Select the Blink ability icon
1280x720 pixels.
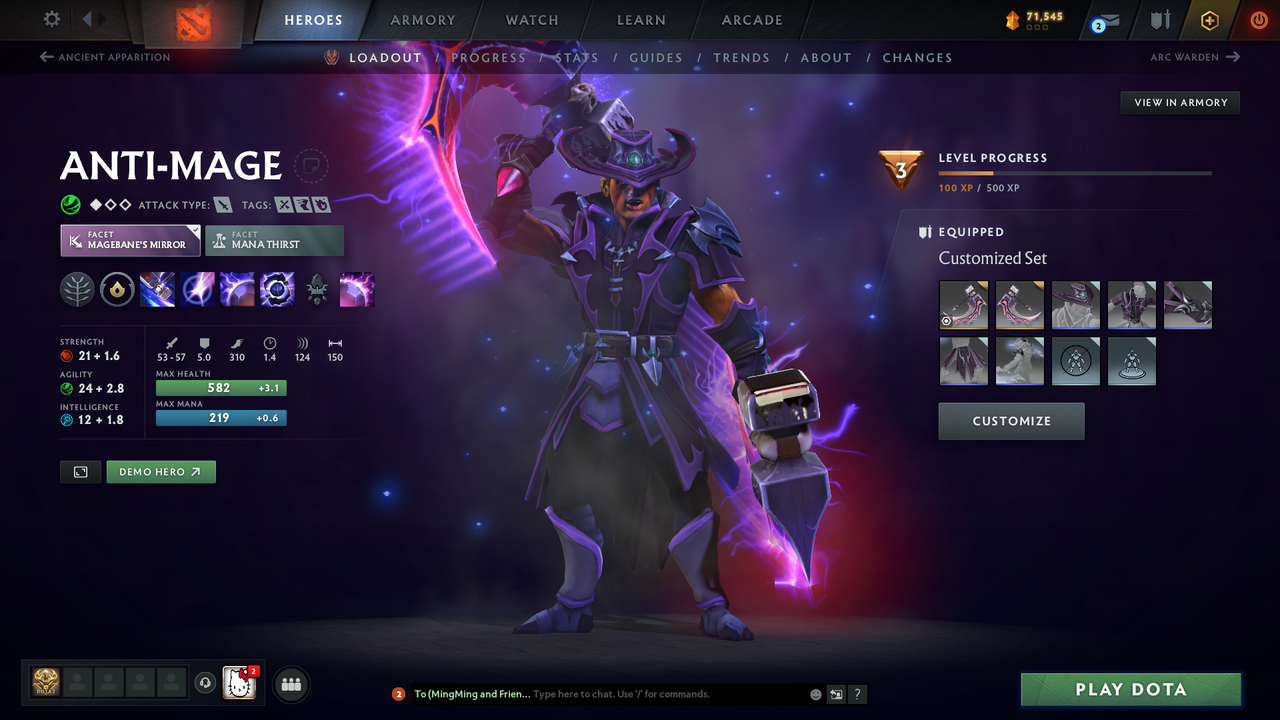coord(197,290)
